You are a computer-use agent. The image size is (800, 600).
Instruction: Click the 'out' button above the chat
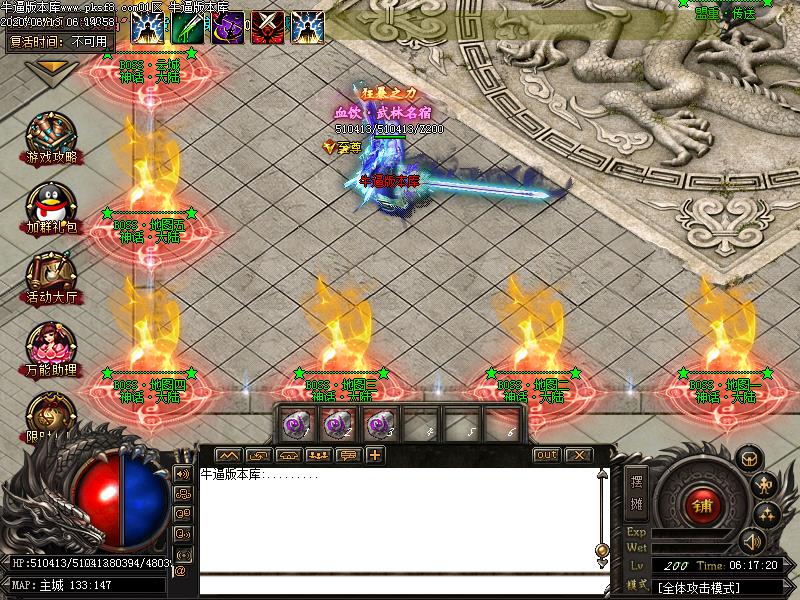(x=546, y=455)
